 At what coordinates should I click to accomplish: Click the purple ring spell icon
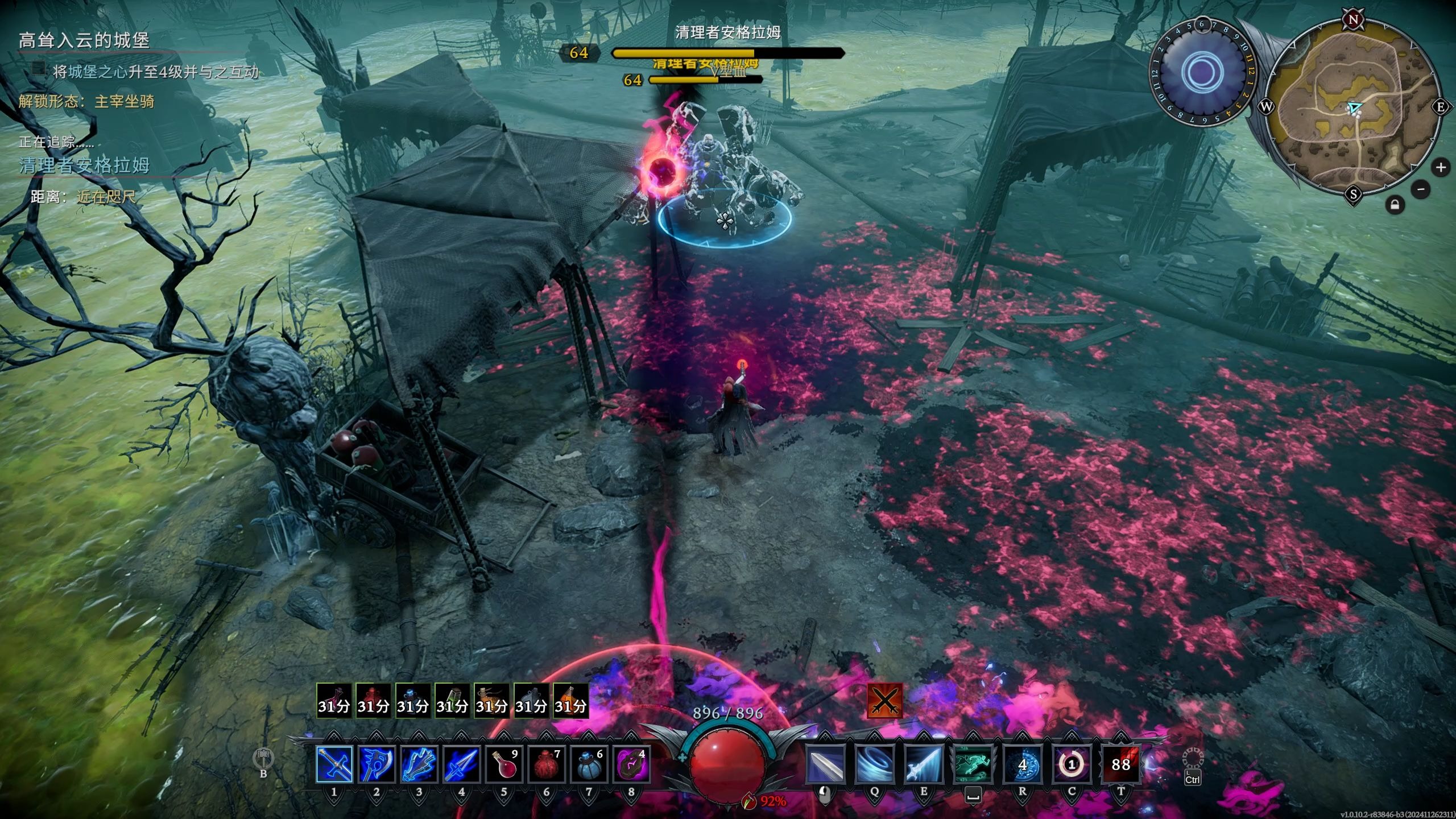pyautogui.click(x=1072, y=765)
